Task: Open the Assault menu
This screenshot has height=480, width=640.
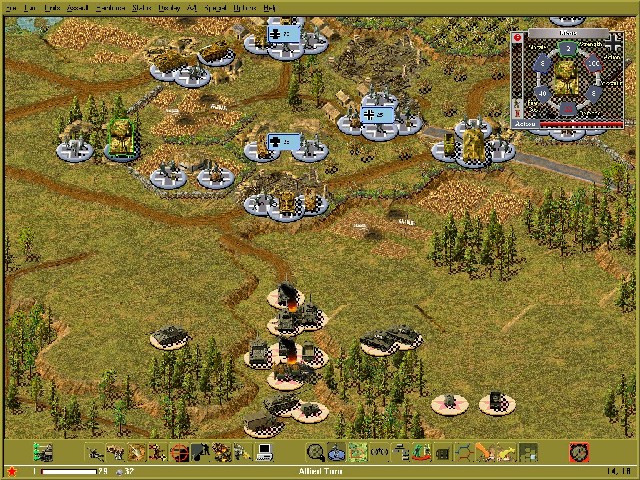Action: click(78, 7)
